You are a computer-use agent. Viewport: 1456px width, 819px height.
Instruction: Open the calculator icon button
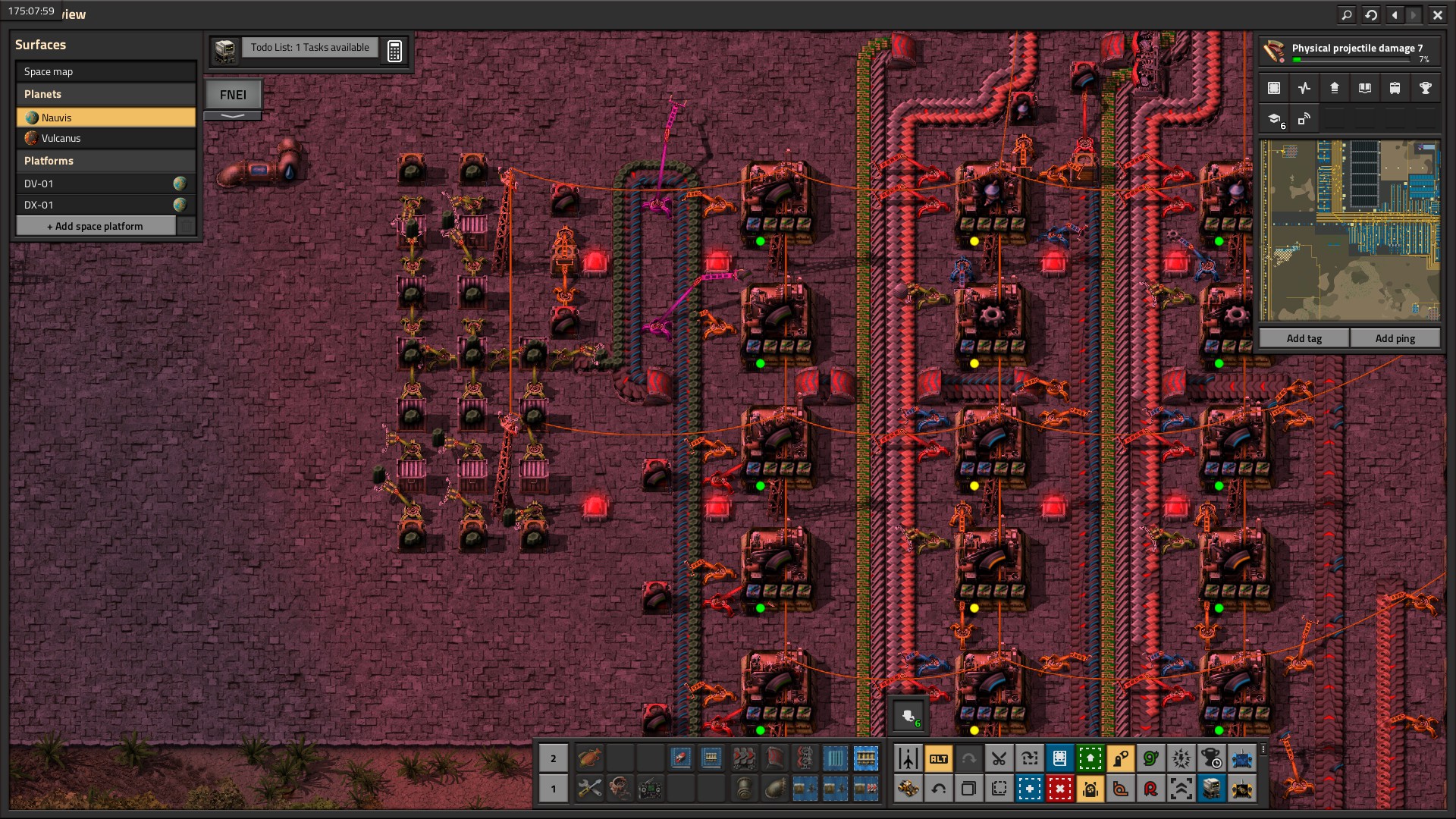pyautogui.click(x=394, y=51)
